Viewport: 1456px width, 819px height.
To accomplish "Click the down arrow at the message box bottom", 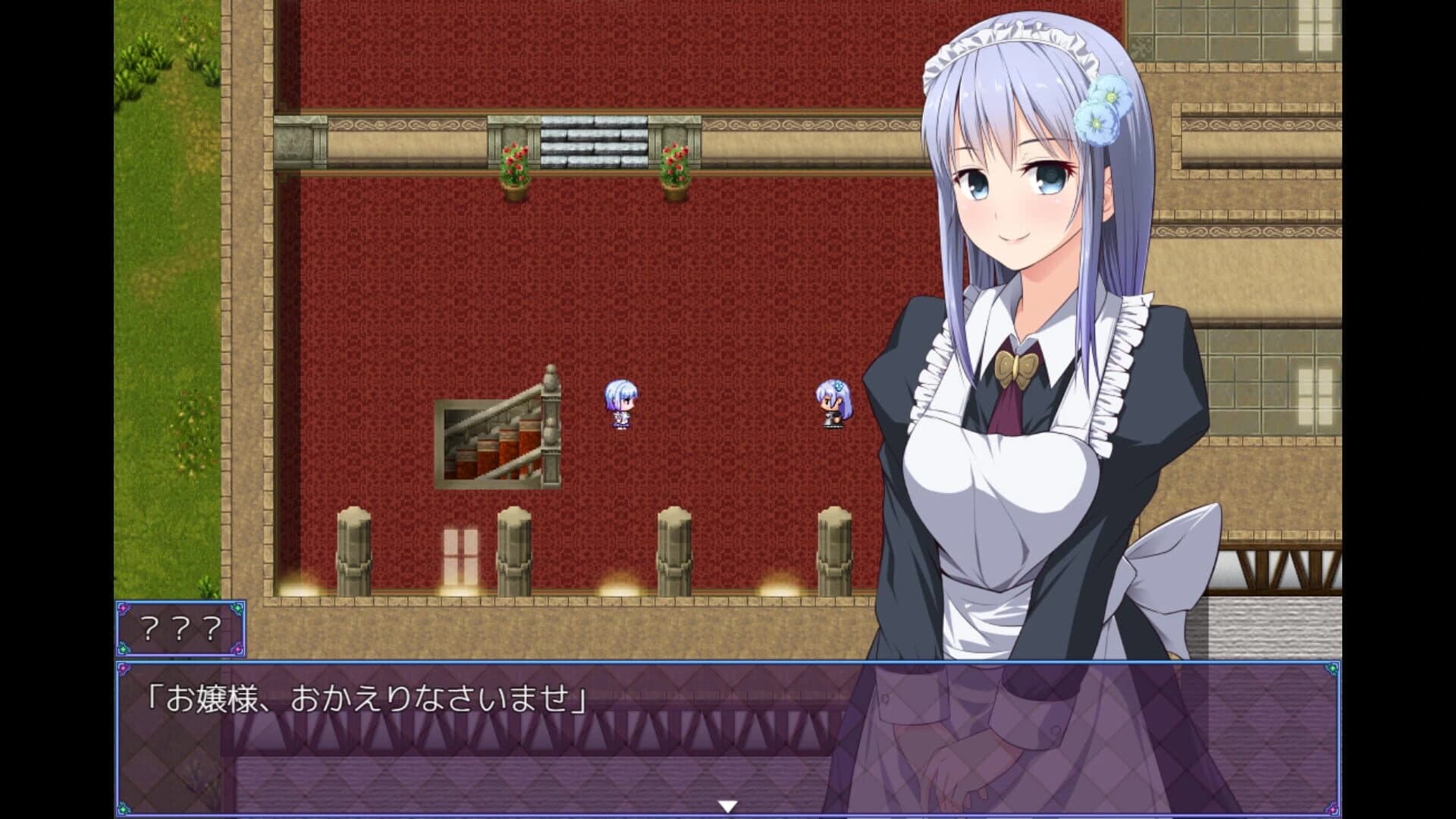I will pyautogui.click(x=730, y=807).
